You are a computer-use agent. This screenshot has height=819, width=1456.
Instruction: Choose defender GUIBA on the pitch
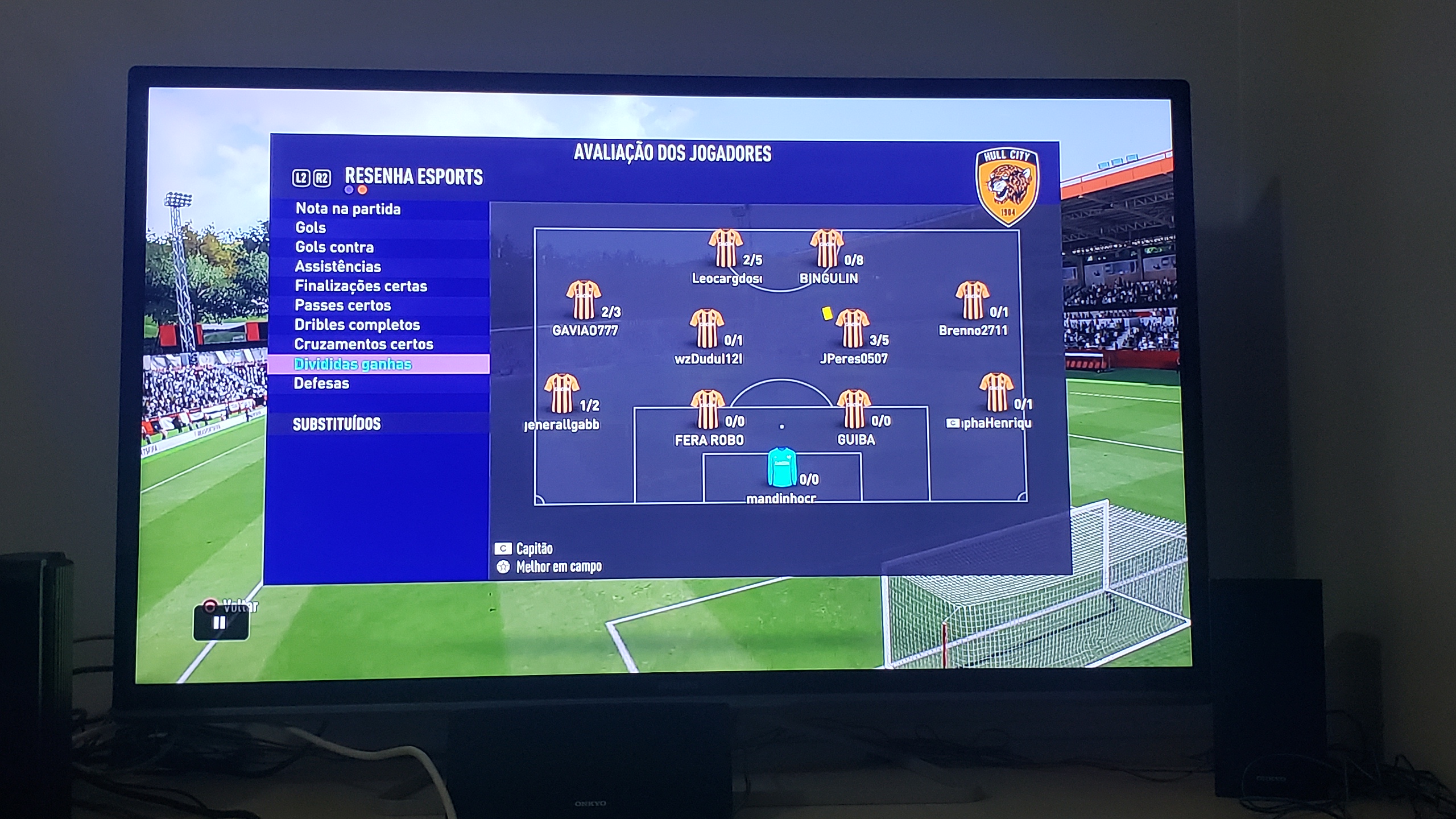coord(854,409)
